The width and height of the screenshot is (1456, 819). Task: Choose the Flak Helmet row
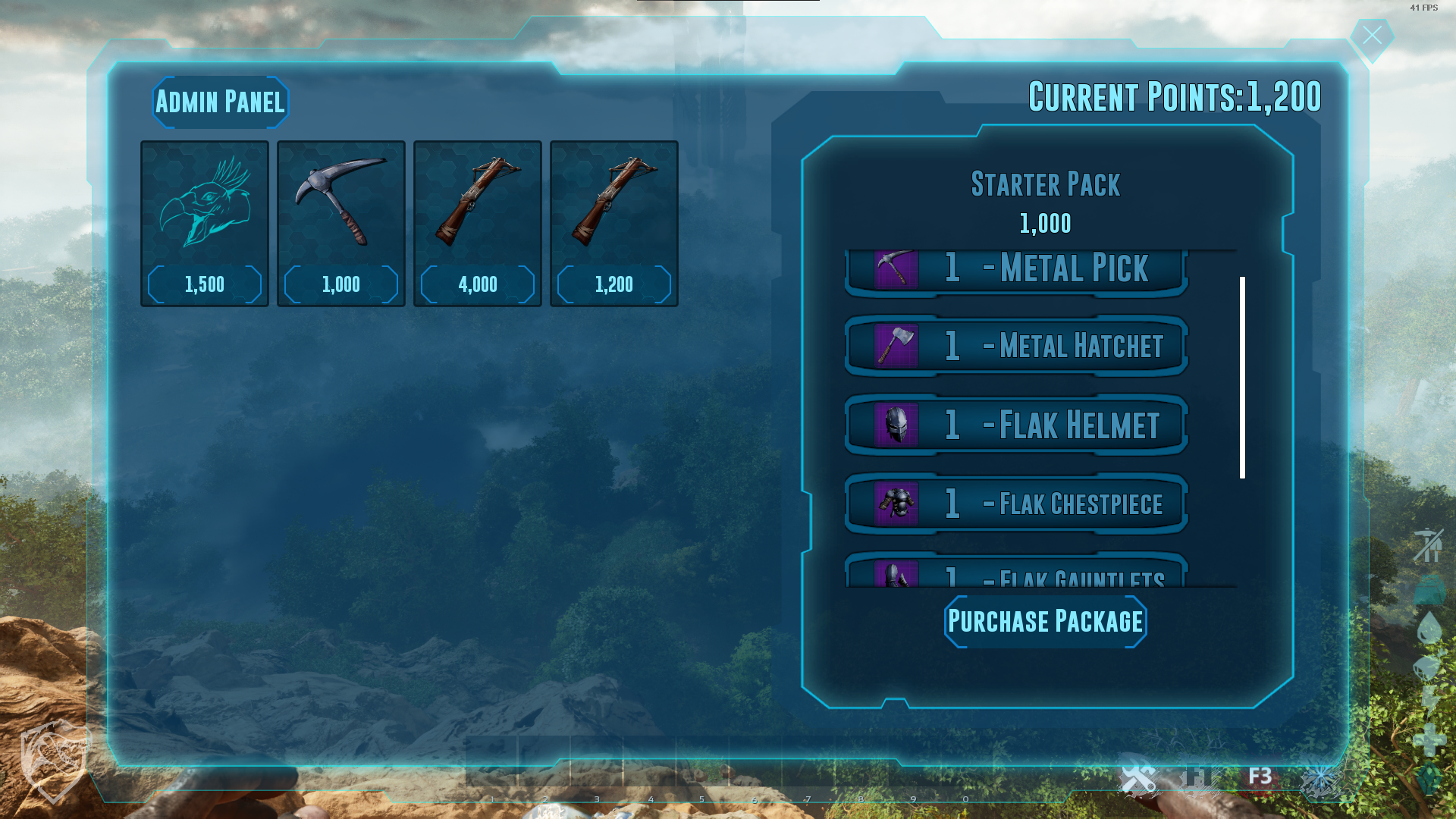pos(1016,425)
